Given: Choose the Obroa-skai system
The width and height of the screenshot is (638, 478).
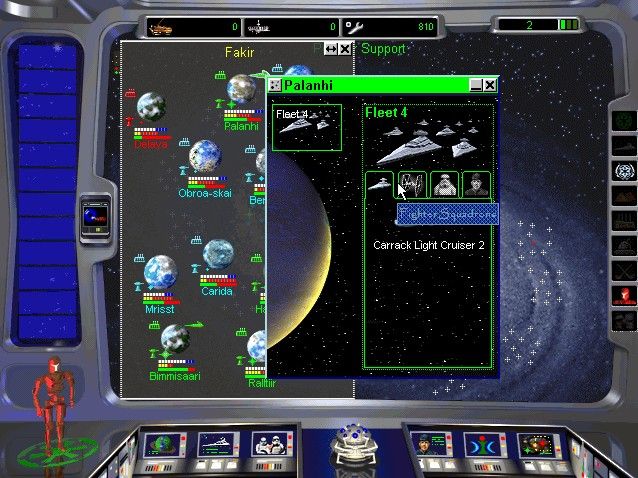Looking at the screenshot, I should [x=204, y=155].
